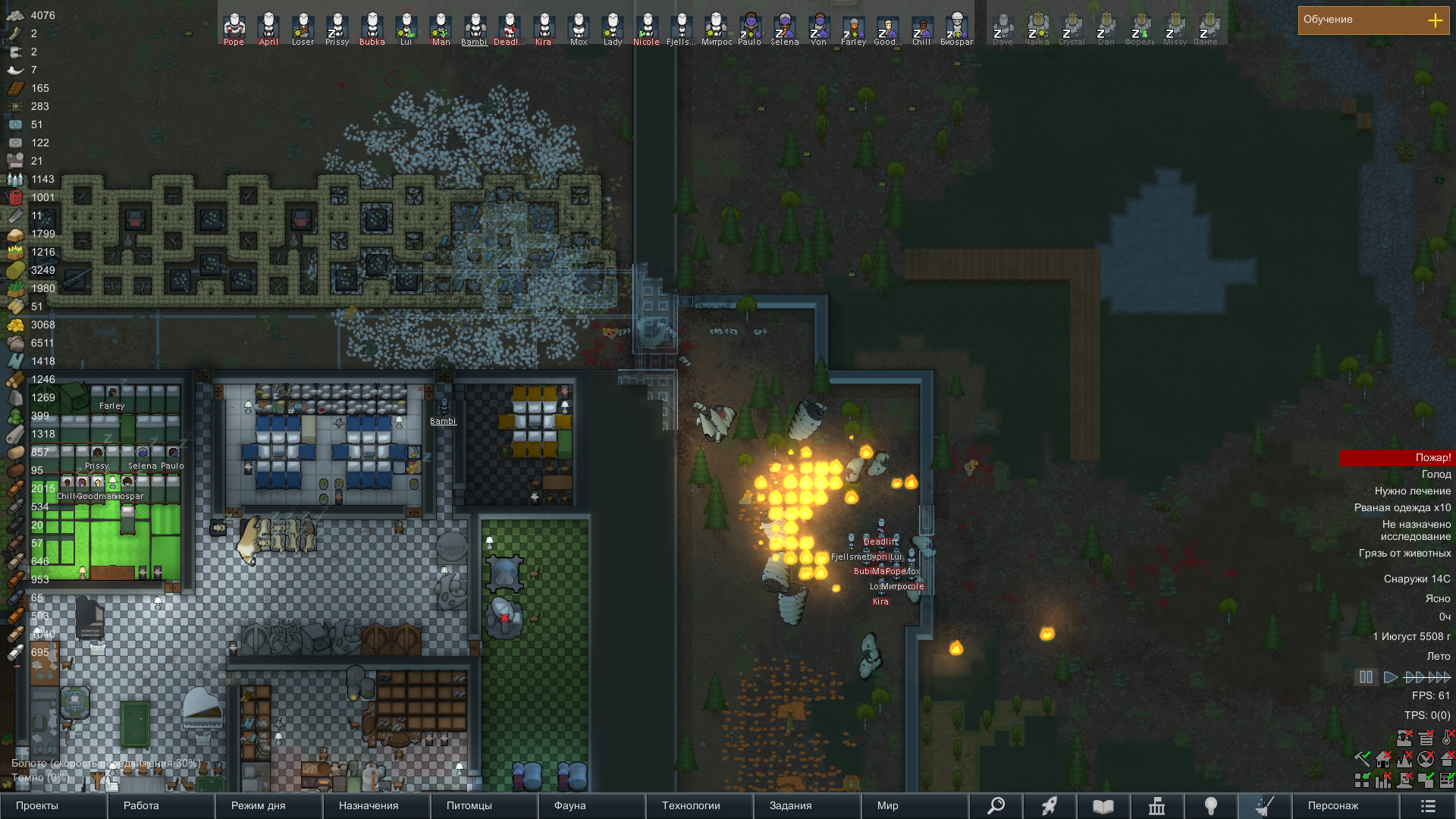Open the main menu list icon
1456x819 pixels.
[1428, 805]
